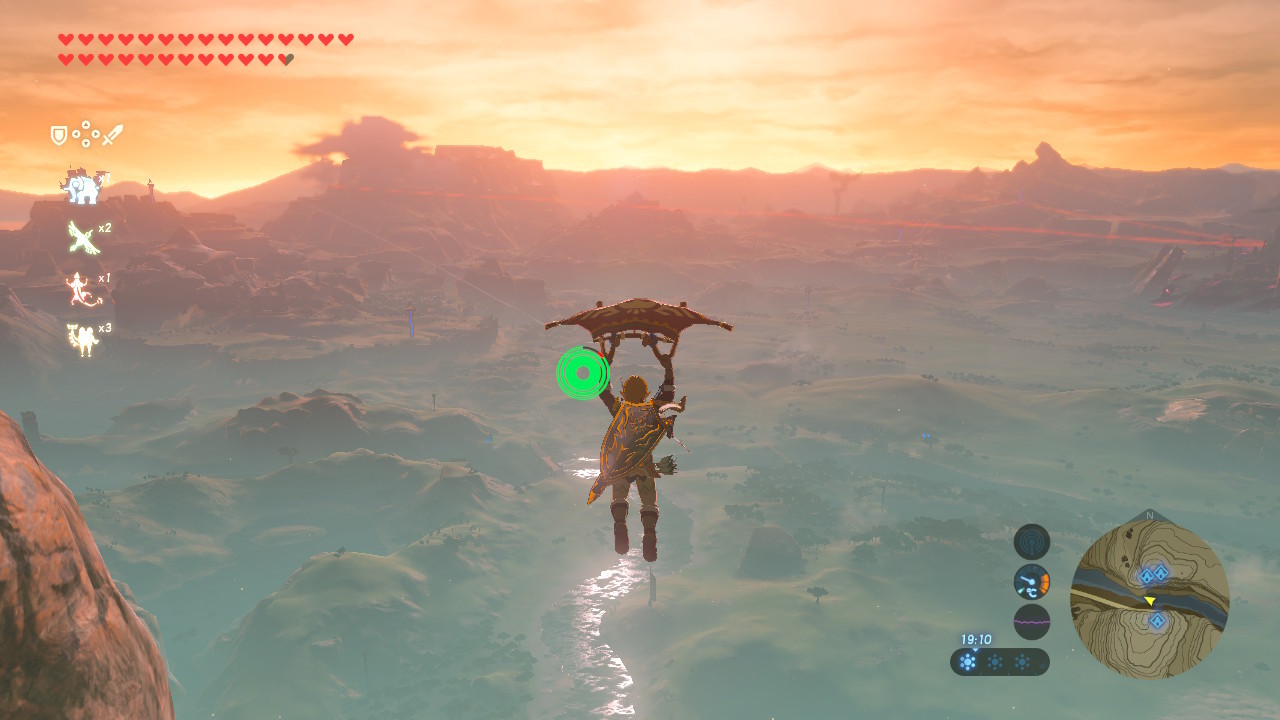Select the shield quick-swap icon
Image resolution: width=1280 pixels, height=720 pixels.
59,135
